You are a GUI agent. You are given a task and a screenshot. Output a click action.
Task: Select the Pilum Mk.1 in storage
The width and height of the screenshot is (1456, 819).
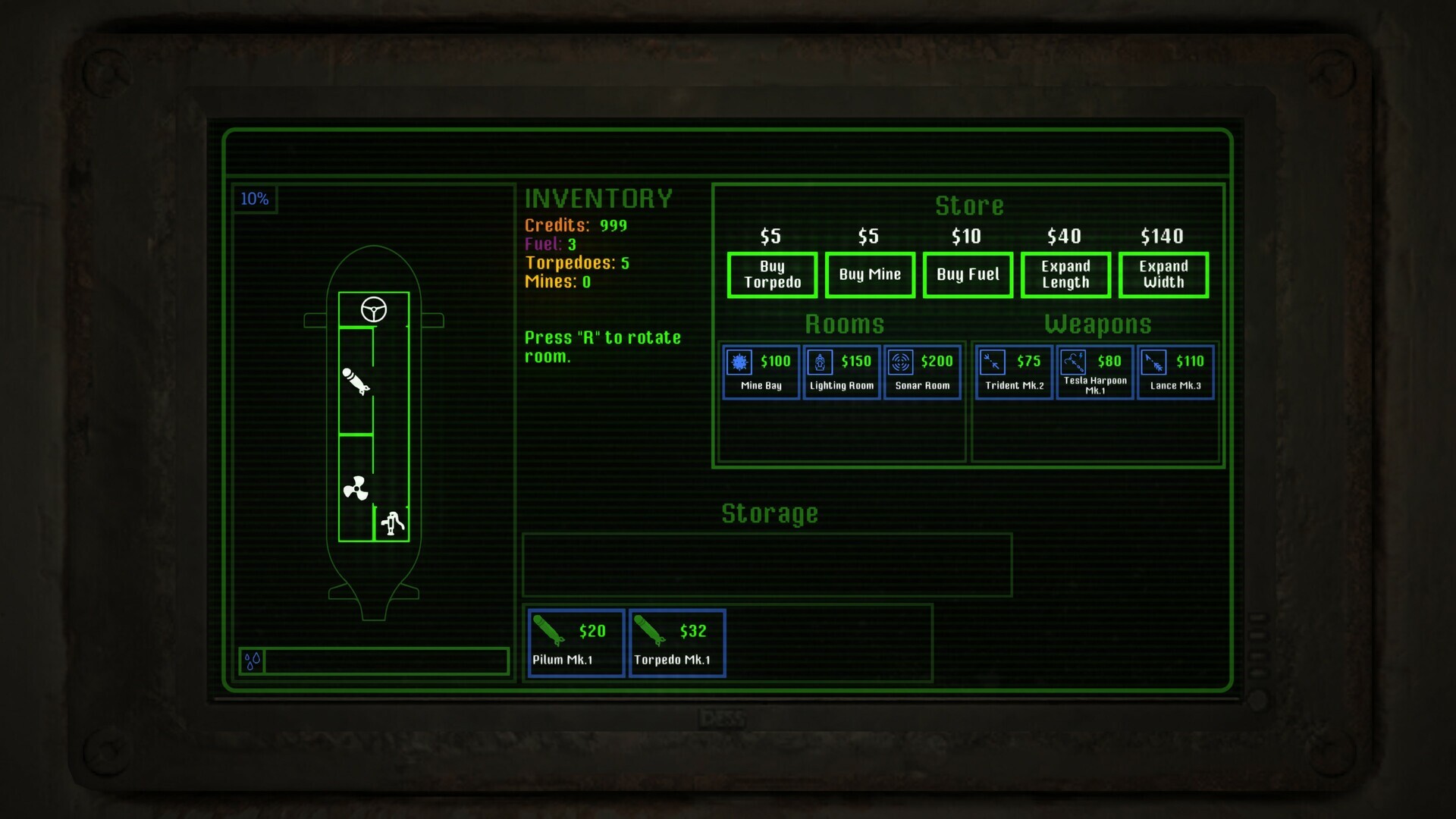coord(576,643)
